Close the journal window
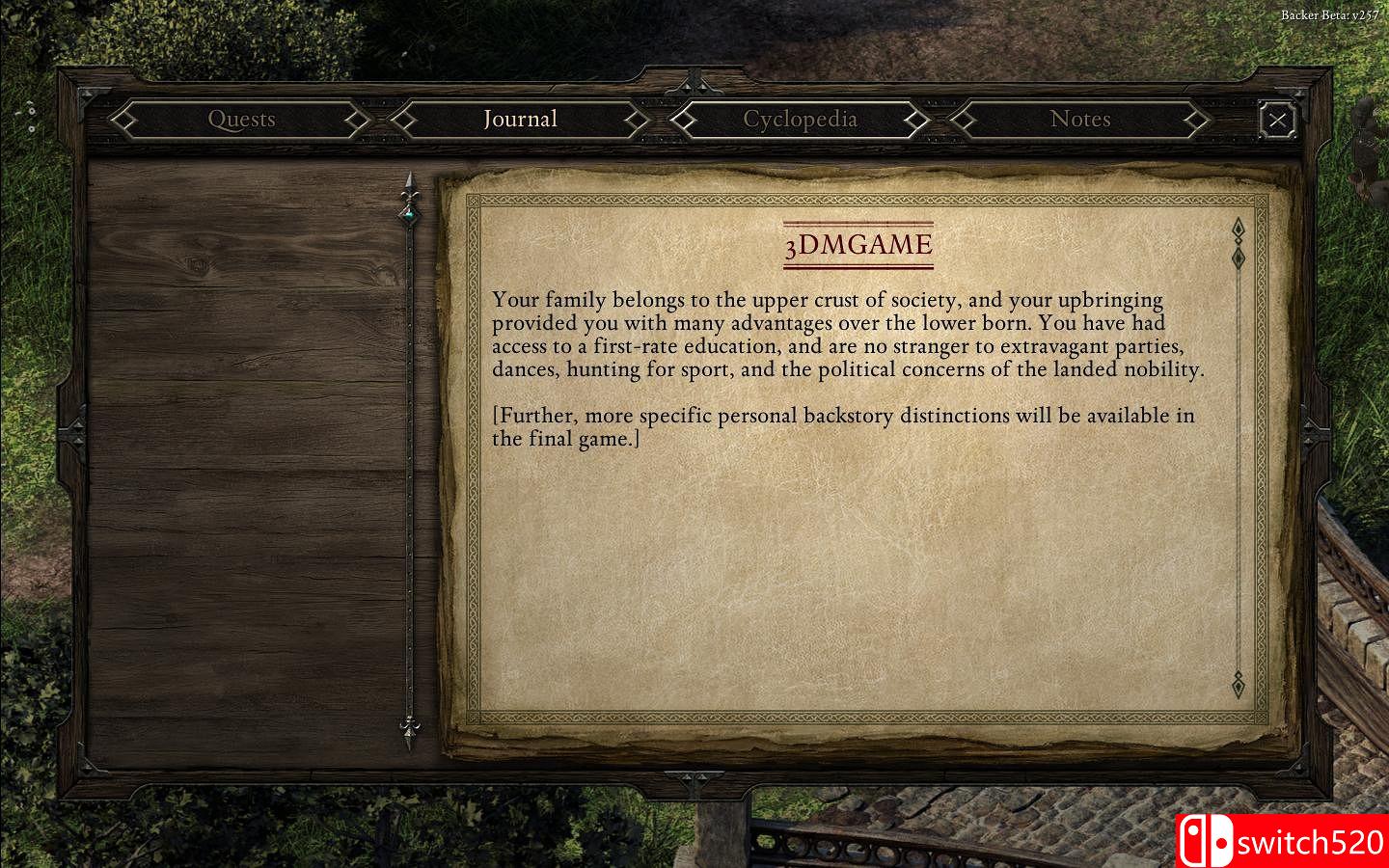This screenshot has height=868, width=1389. (1277, 120)
